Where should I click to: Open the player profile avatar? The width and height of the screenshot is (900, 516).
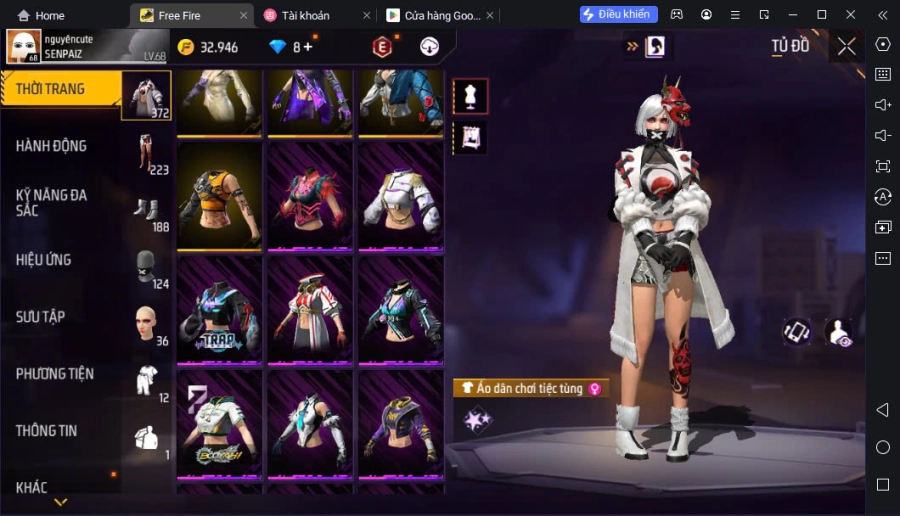pyautogui.click(x=24, y=46)
